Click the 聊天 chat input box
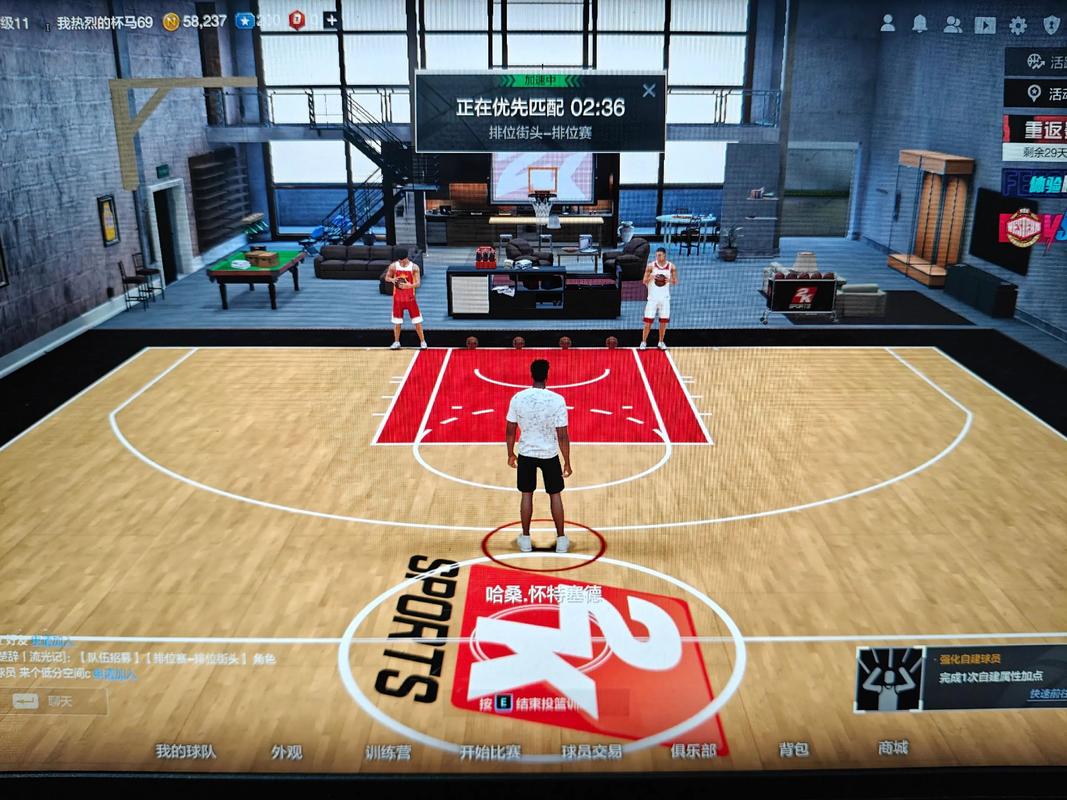Viewport: 1067px width, 800px height. point(60,701)
